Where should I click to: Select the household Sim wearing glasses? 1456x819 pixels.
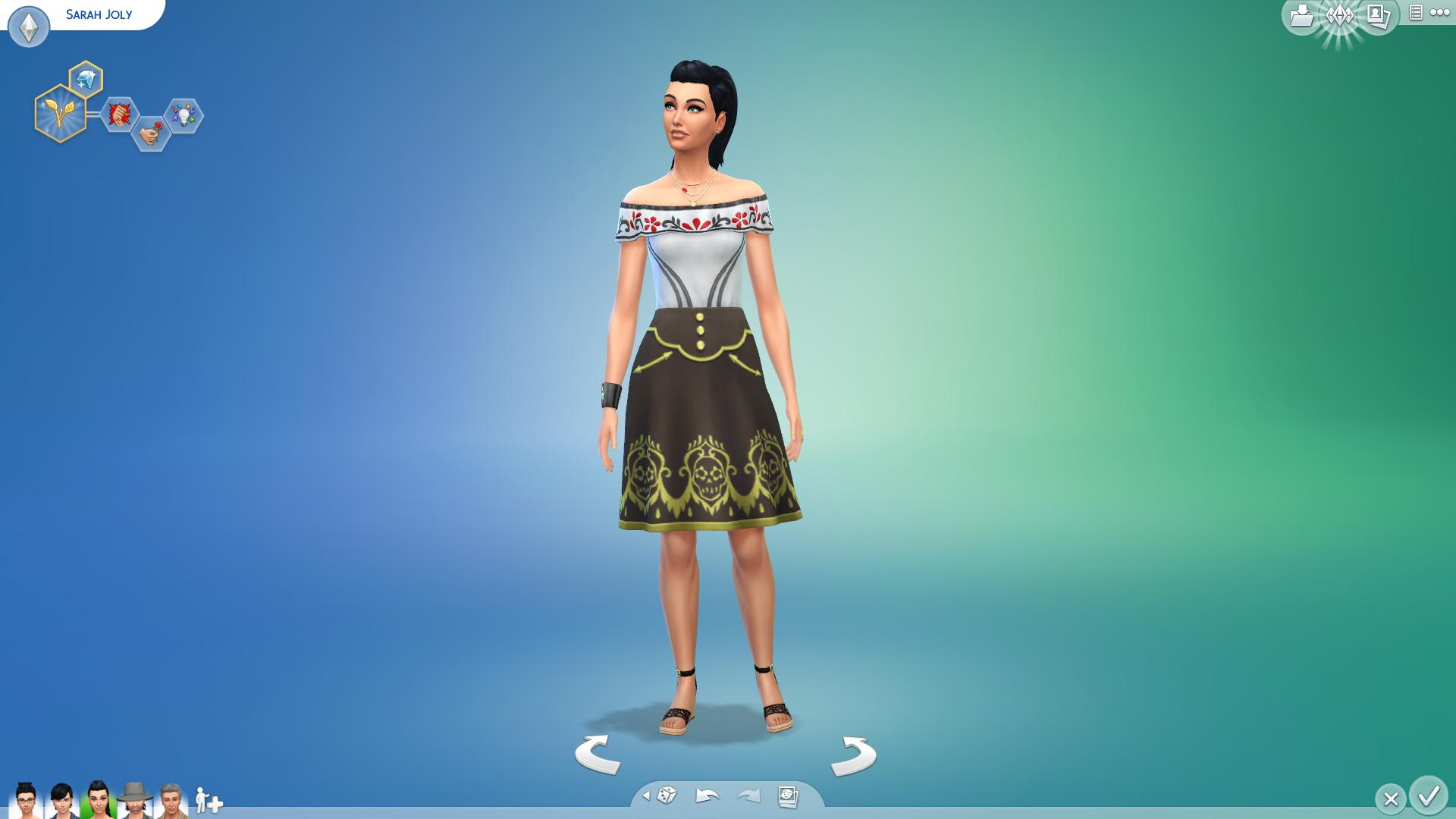[x=26, y=801]
